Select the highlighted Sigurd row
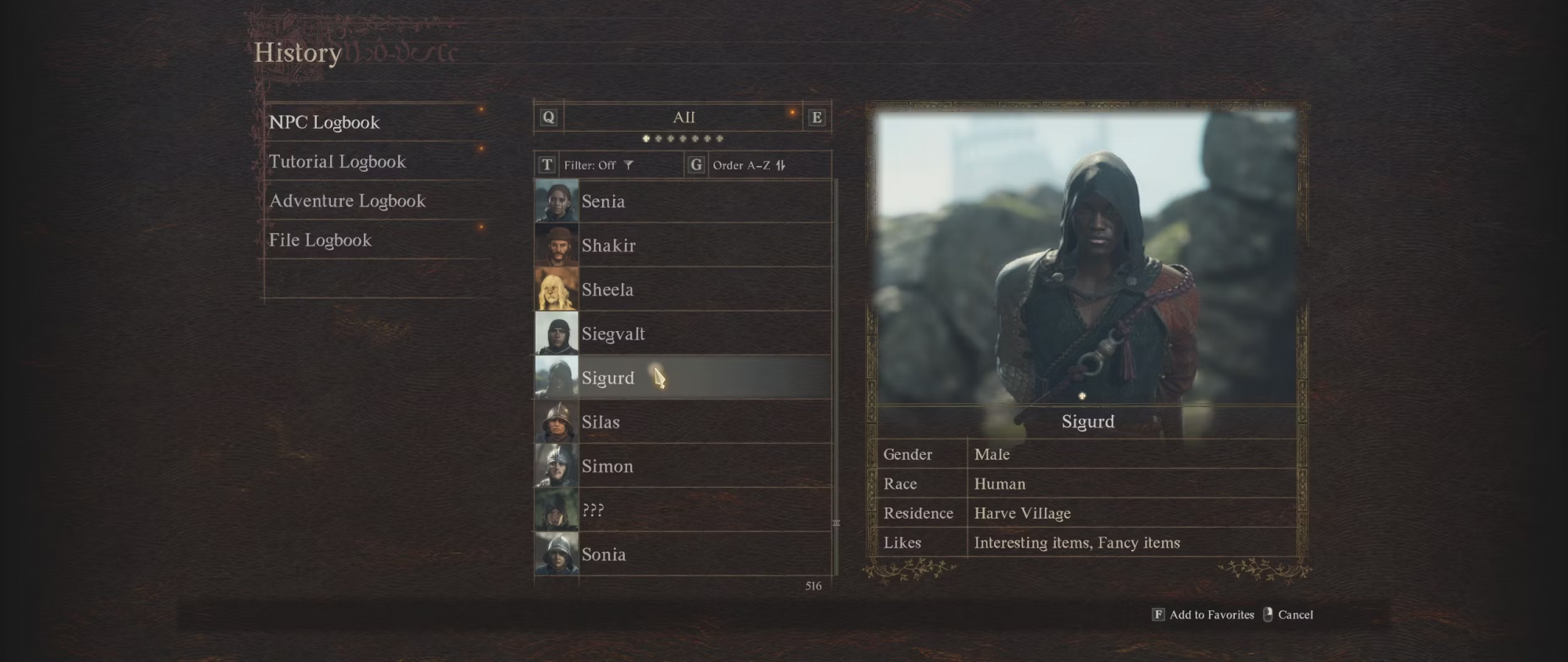The image size is (1568, 662). pos(682,378)
